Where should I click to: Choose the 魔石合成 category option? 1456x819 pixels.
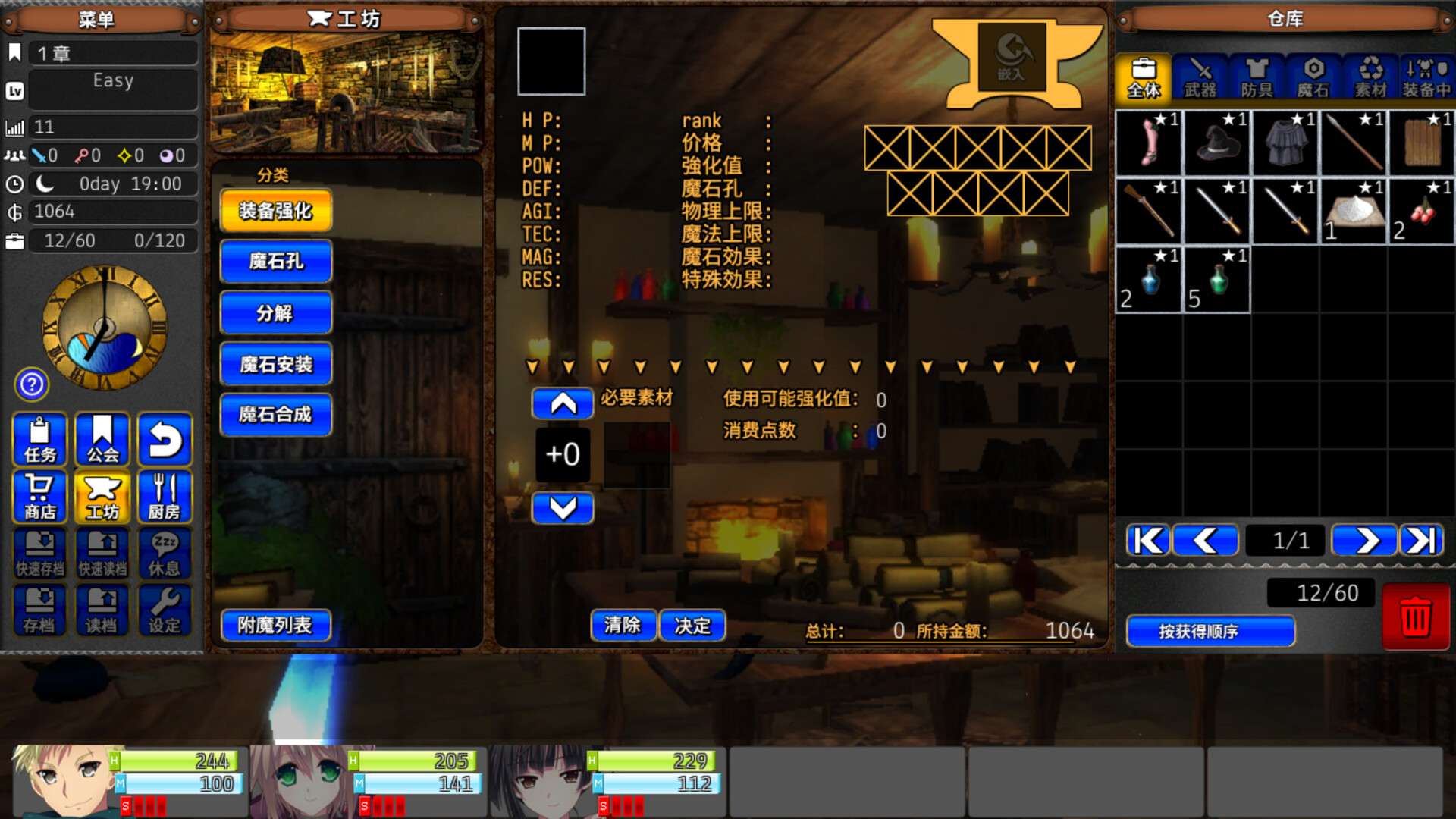(x=275, y=414)
